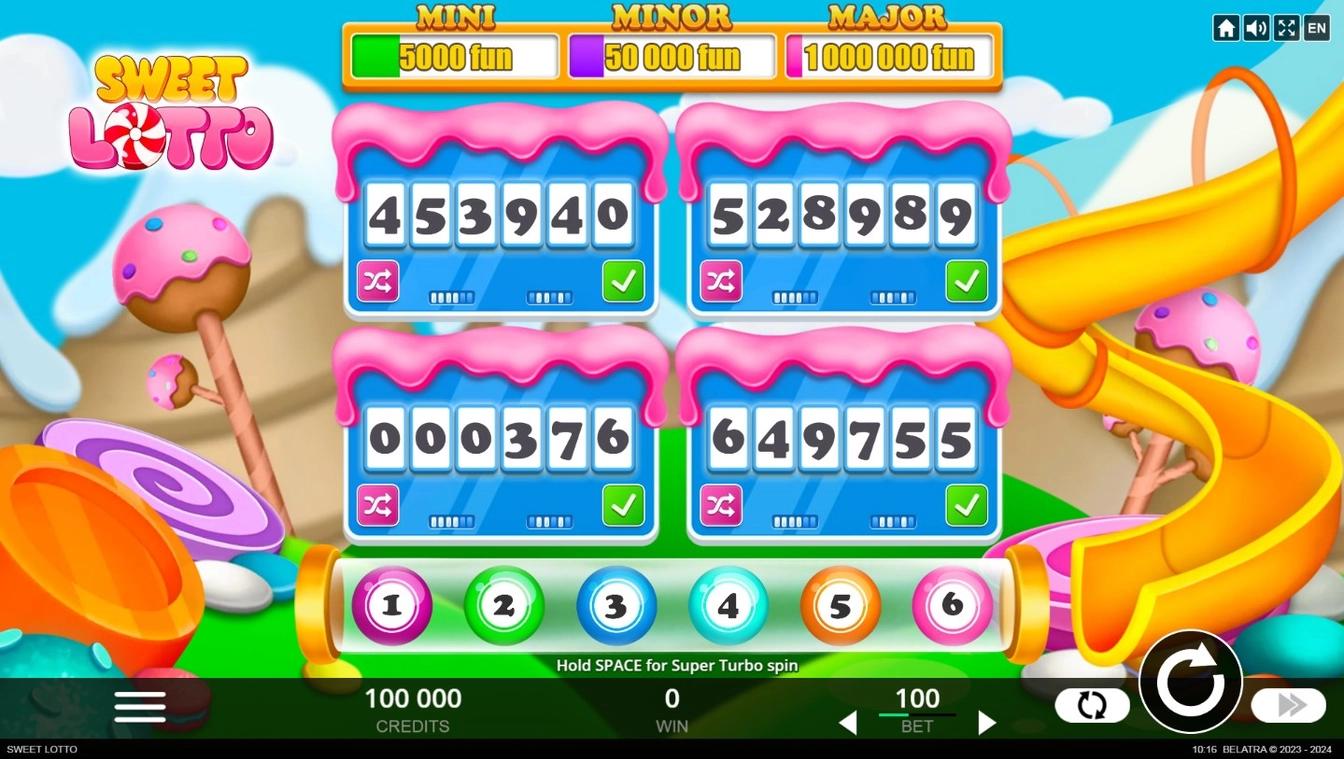The image size is (1344, 759).
Task: Shuffle numbers on the 528989 ticket
Action: click(722, 281)
